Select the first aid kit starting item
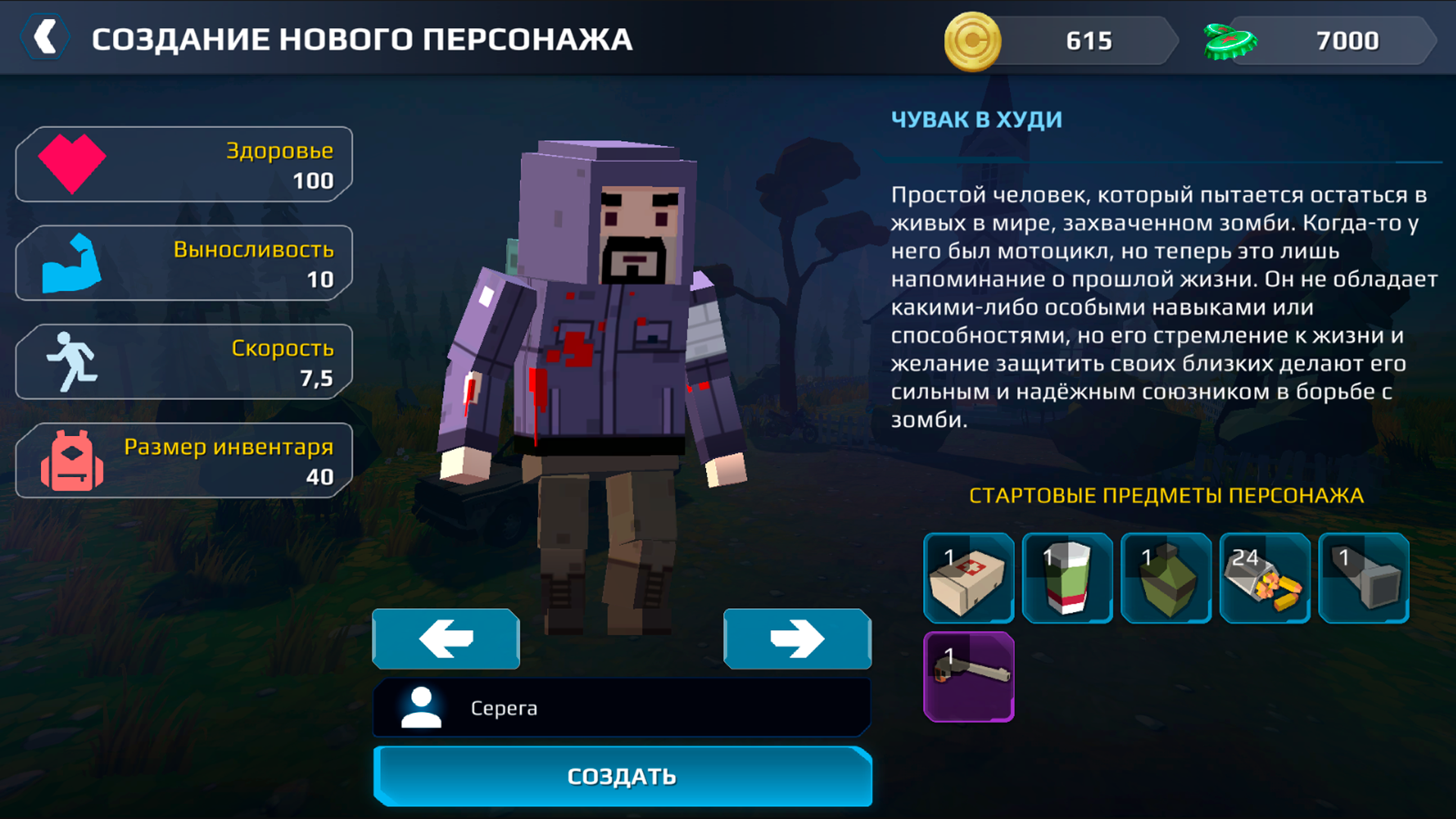 968,578
